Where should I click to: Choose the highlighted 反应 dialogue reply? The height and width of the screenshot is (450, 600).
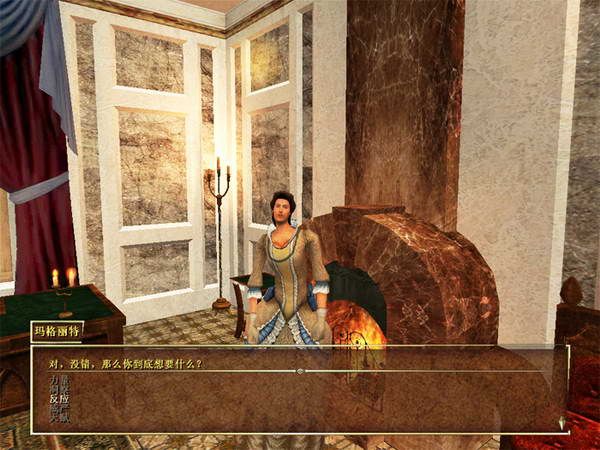[59, 397]
